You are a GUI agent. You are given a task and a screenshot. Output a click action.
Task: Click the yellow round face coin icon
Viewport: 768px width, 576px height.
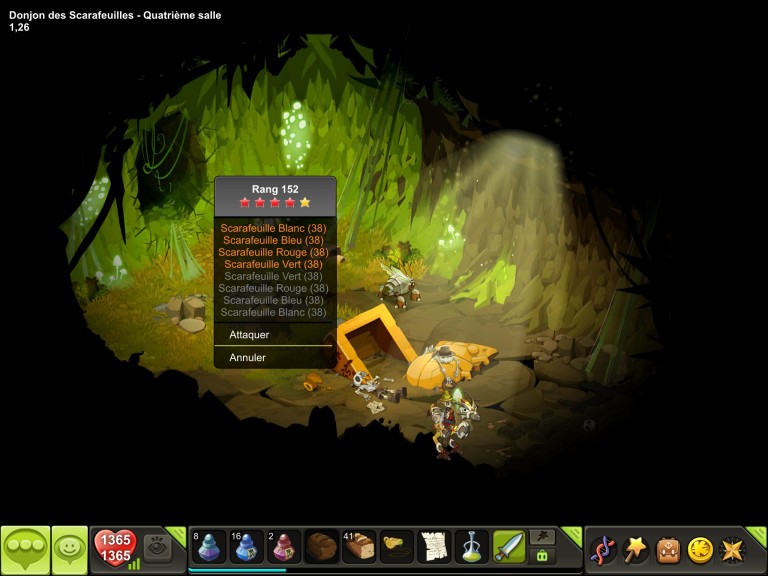pos(700,549)
